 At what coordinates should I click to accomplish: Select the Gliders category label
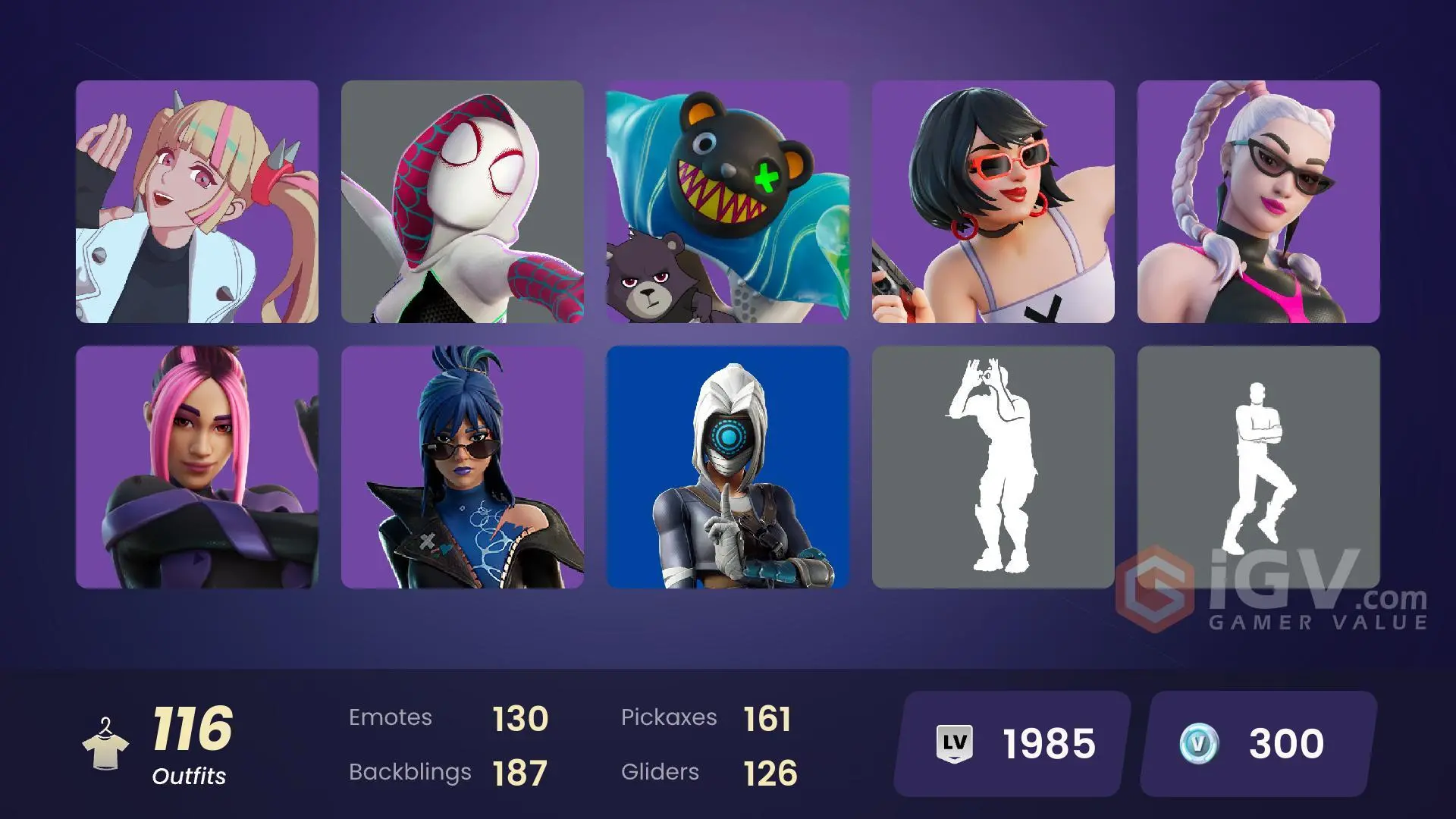660,772
